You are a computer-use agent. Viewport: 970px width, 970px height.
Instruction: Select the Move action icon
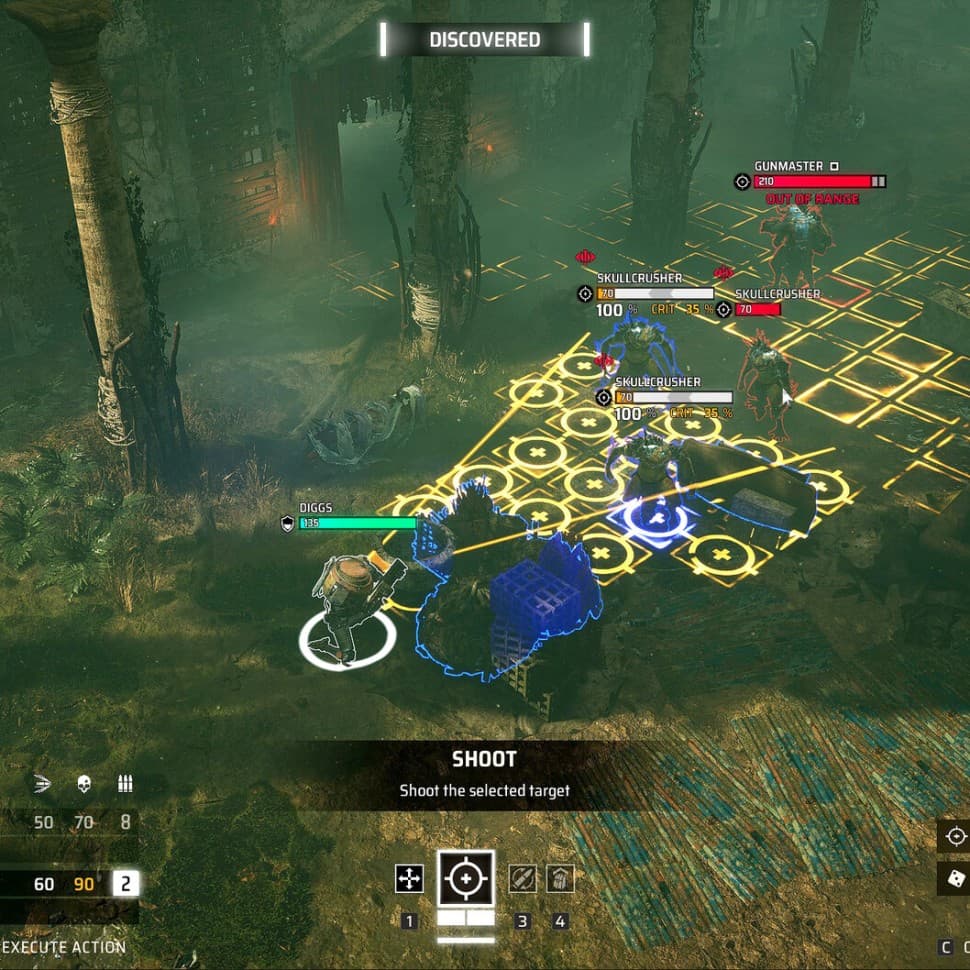(409, 879)
